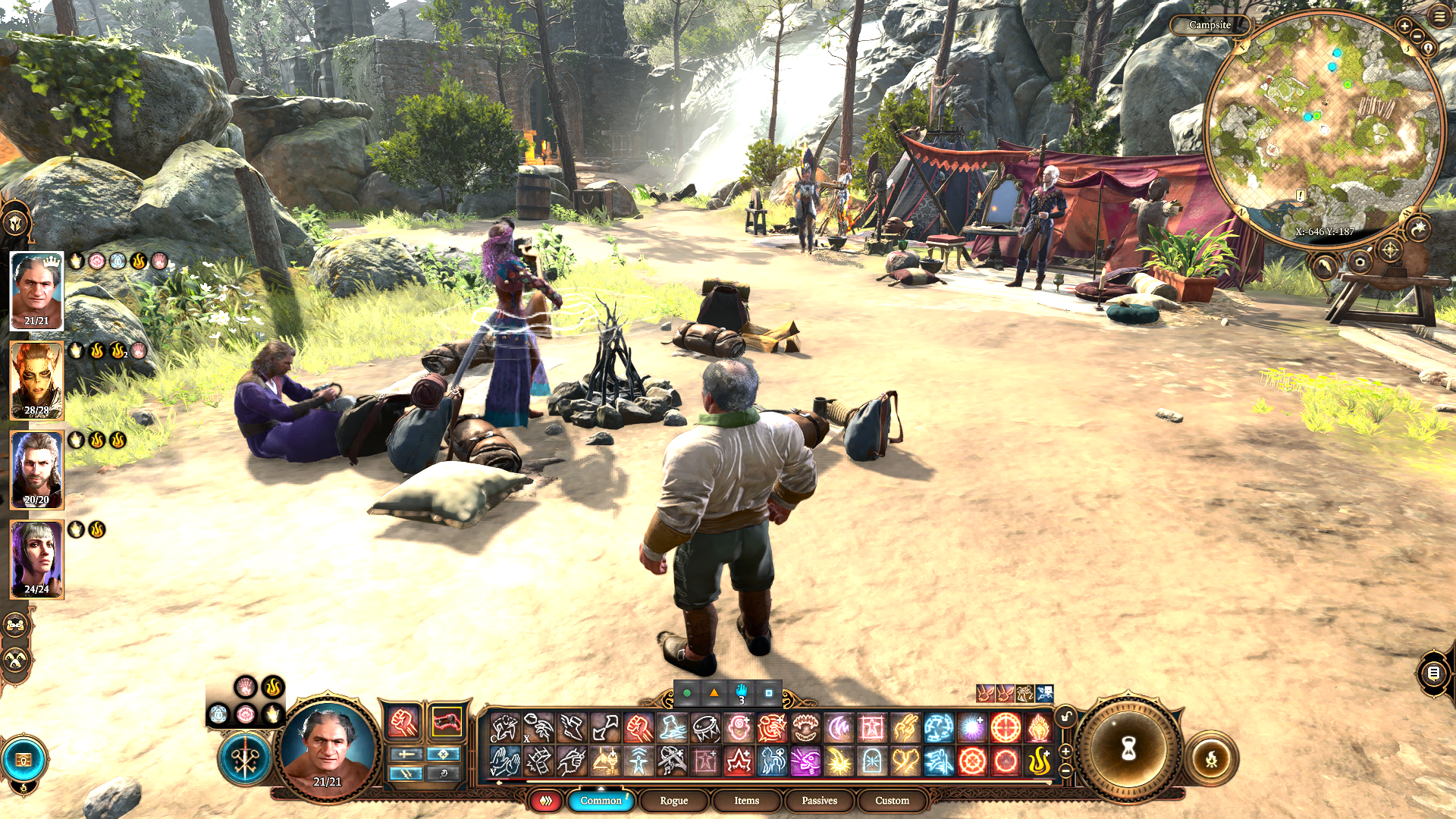Choose the dark-haired woman portrait with 24/24 health
Image resolution: width=1456 pixels, height=819 pixels.
click(36, 559)
